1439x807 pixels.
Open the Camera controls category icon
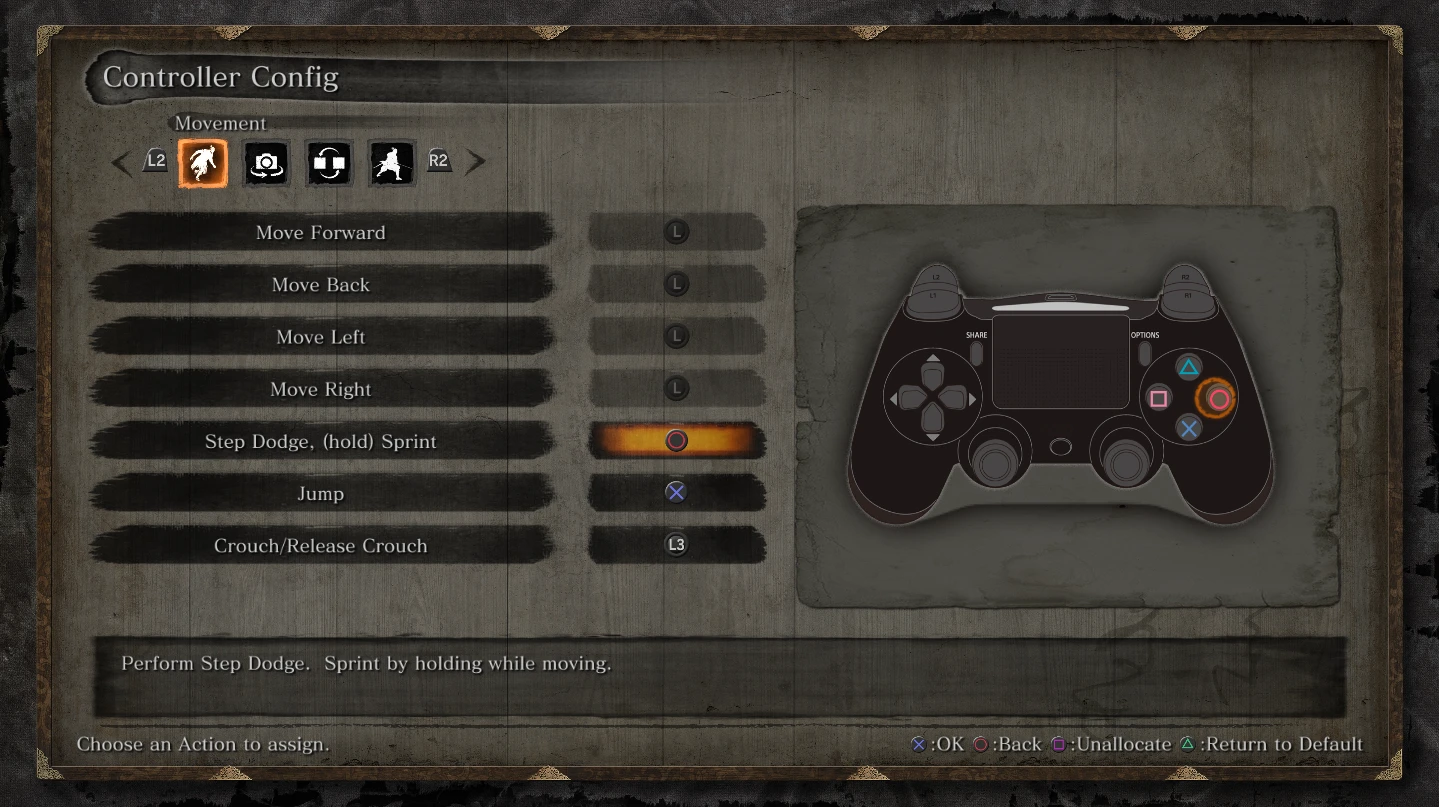(x=265, y=163)
